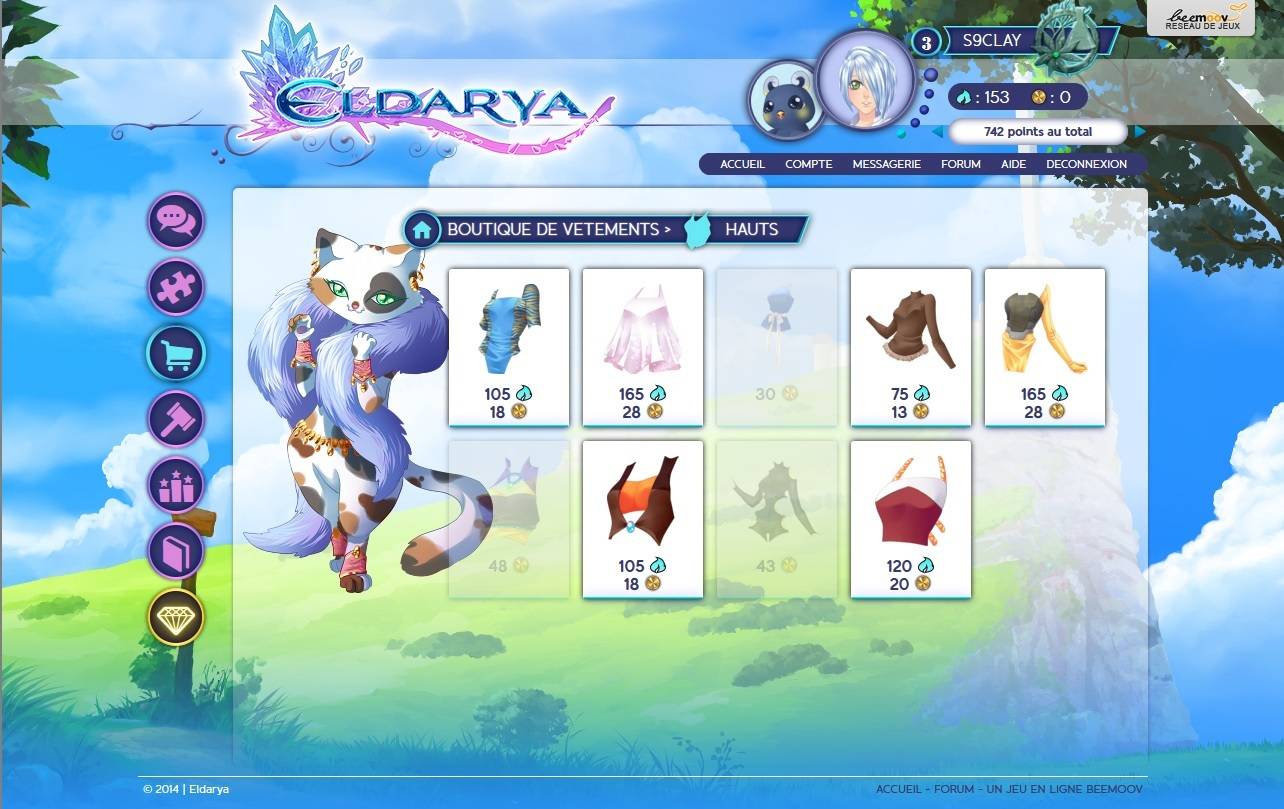This screenshot has height=809, width=1284.
Task: Click the auction hammer sidebar icon
Action: coord(176,419)
